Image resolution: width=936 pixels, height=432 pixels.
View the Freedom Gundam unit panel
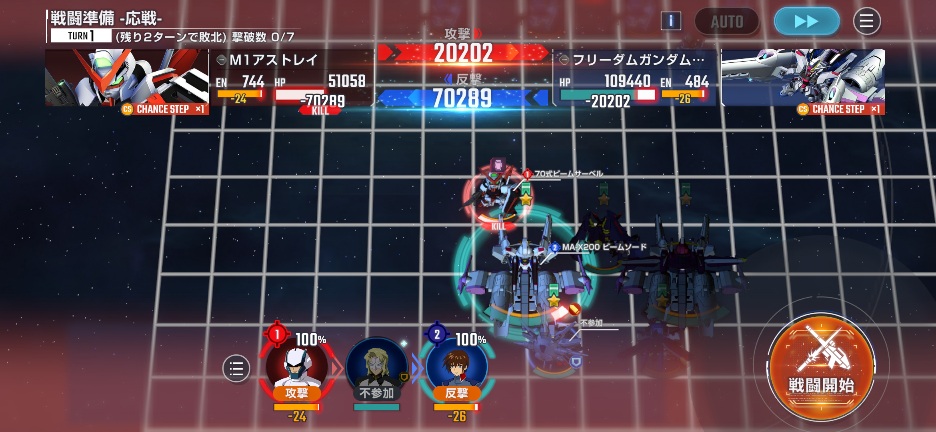click(720, 78)
